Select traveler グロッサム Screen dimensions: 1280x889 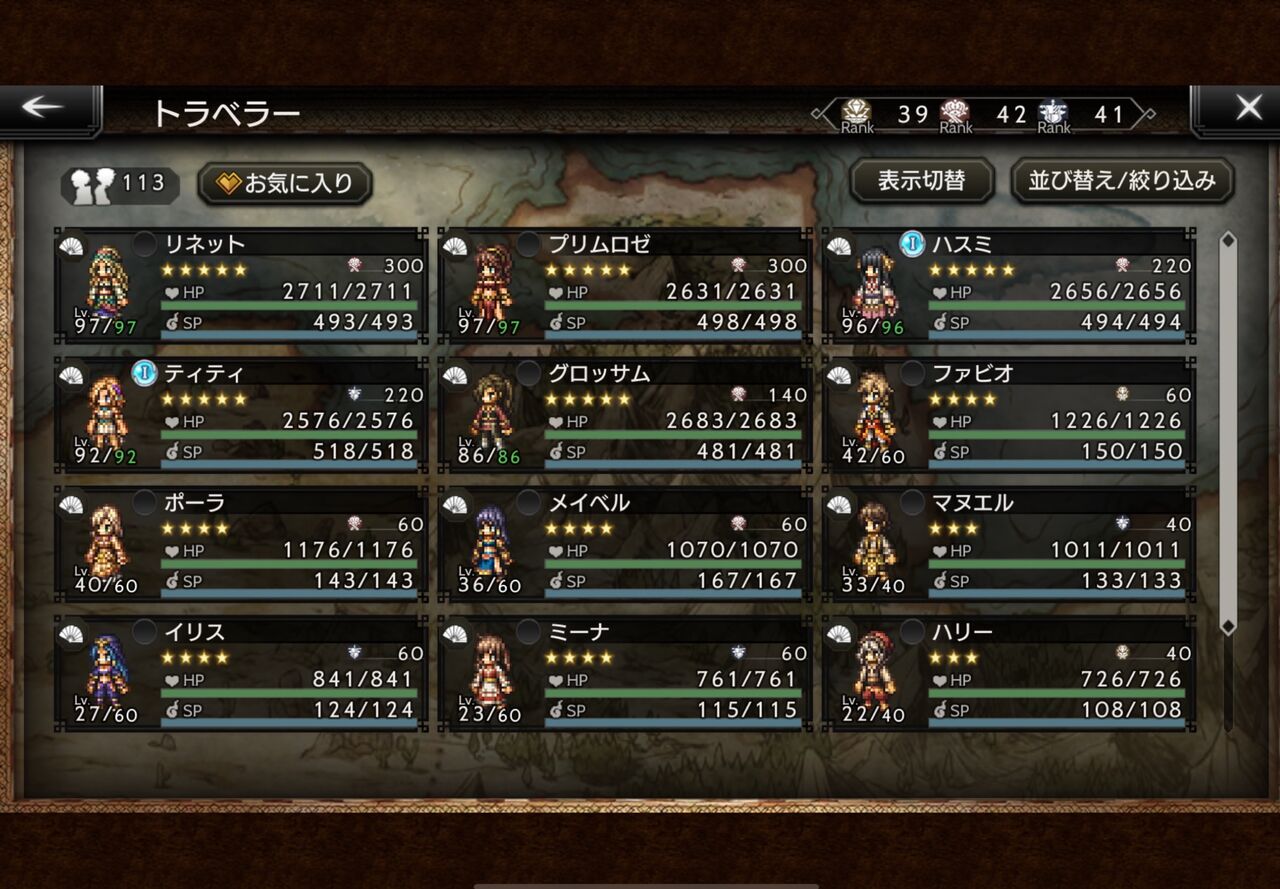tap(625, 414)
